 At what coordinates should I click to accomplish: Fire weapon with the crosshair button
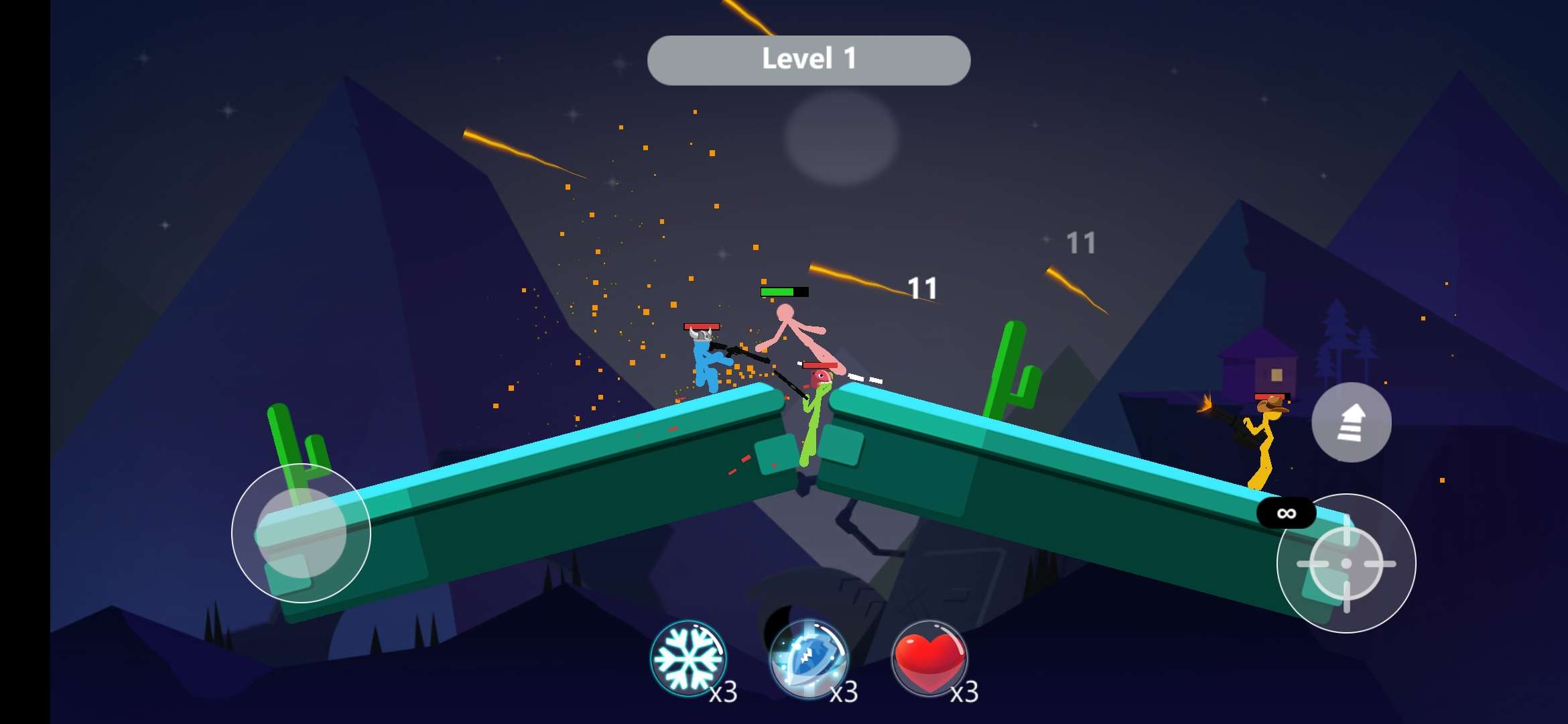coord(1346,563)
